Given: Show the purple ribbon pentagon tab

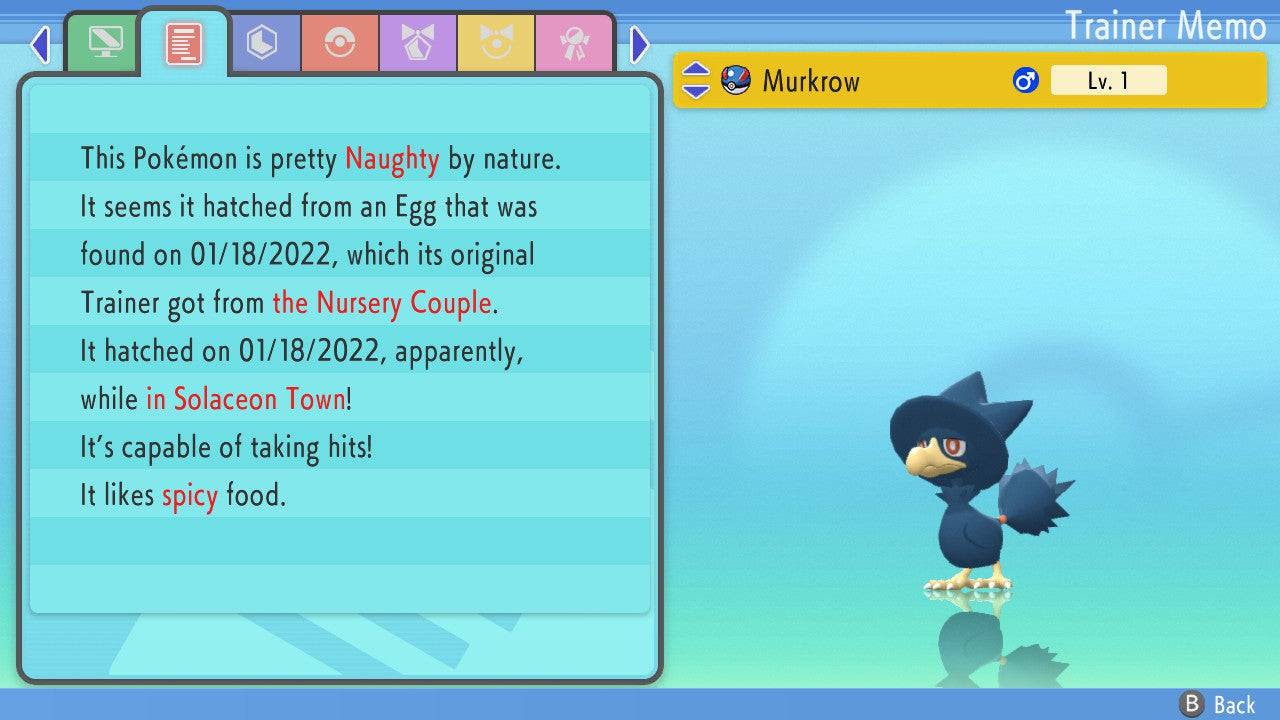Looking at the screenshot, I should (x=418, y=44).
